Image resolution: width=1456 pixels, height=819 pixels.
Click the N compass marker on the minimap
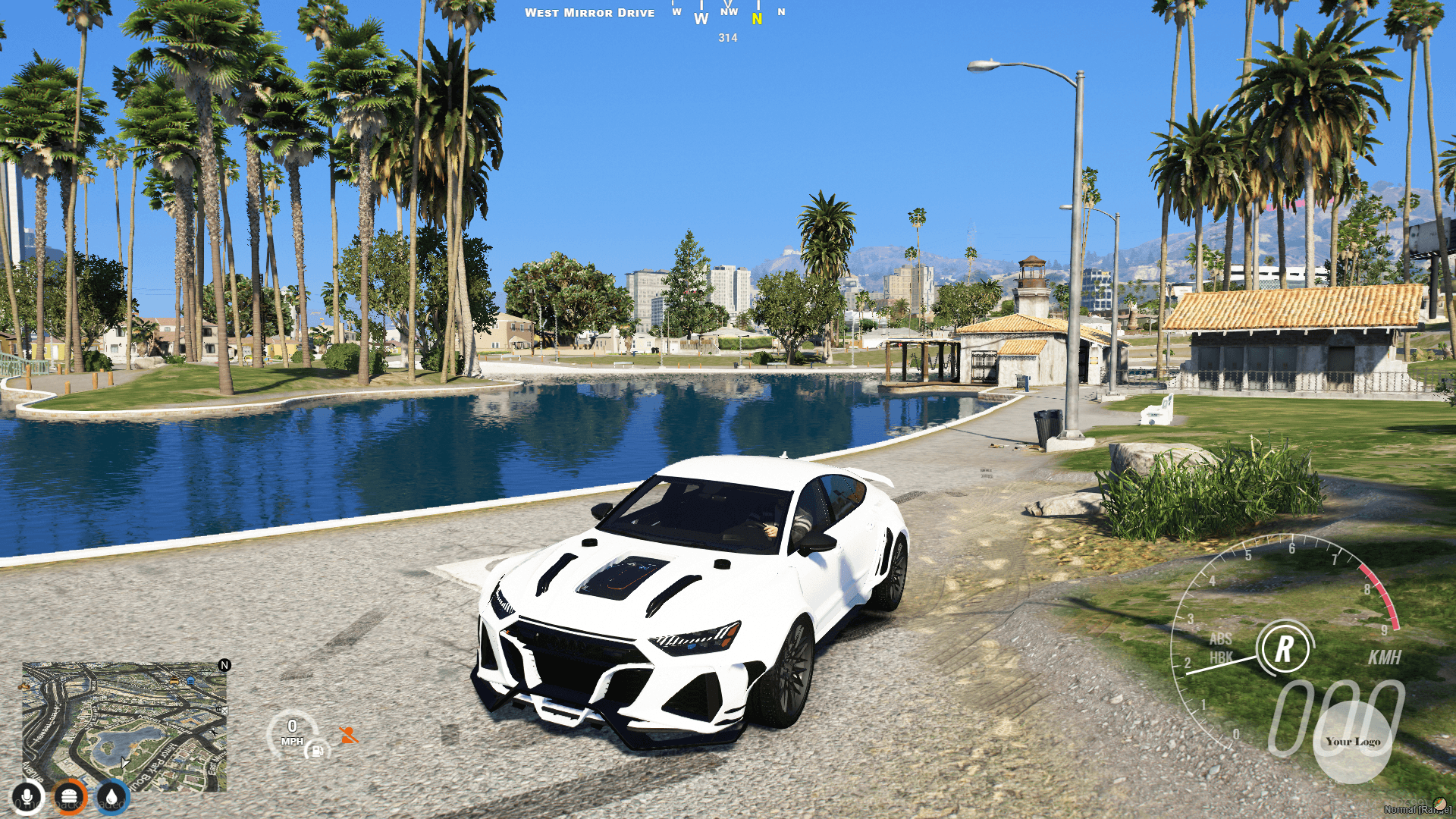224,665
